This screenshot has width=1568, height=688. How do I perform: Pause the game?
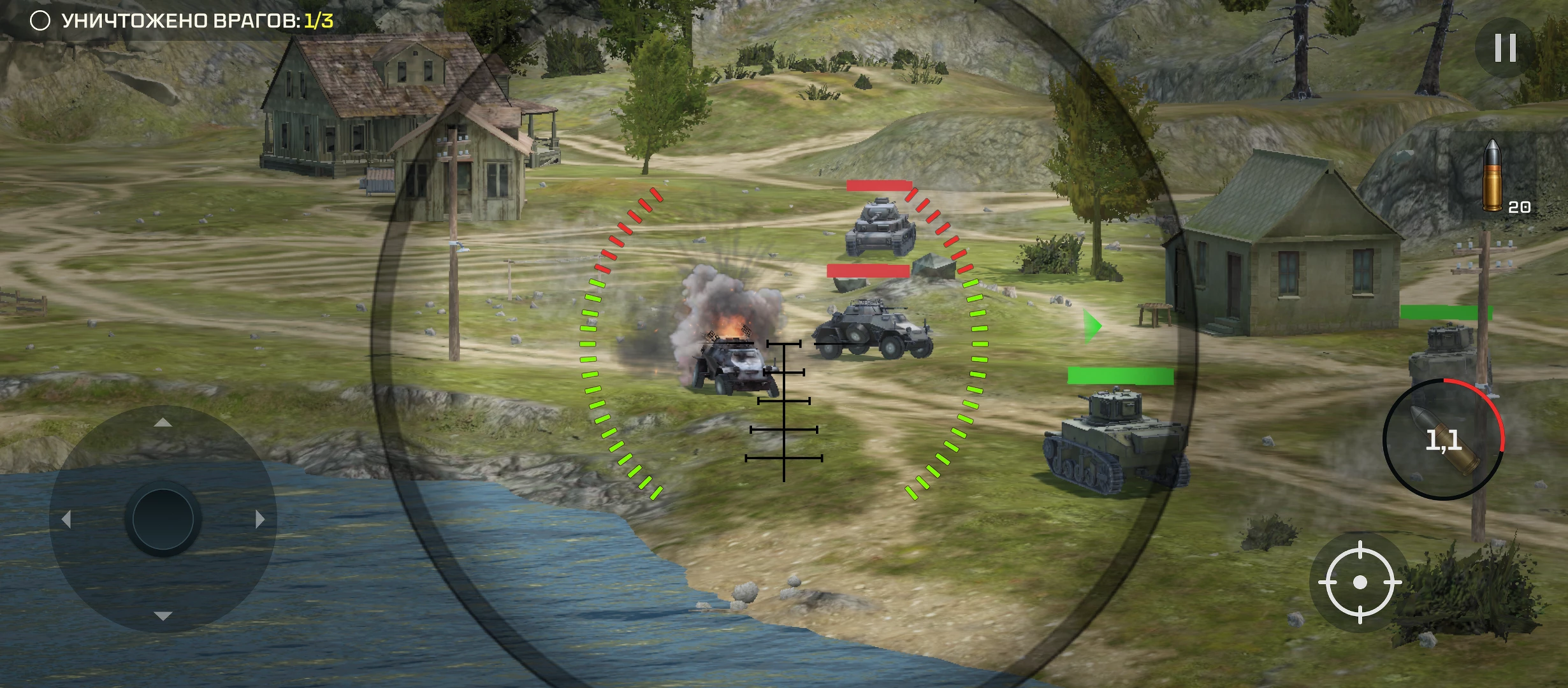[1505, 48]
